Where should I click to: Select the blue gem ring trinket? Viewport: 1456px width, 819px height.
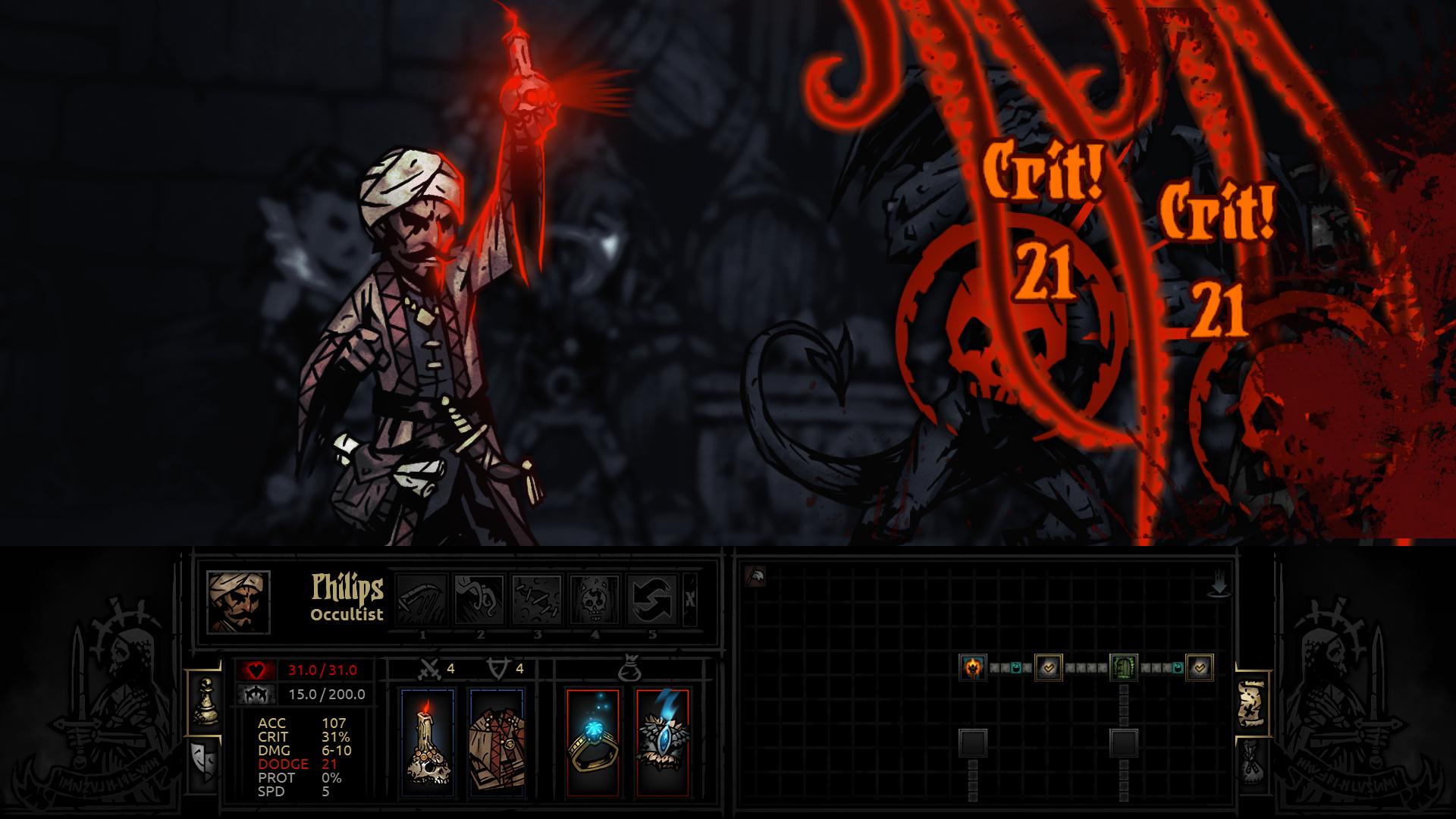point(591,742)
